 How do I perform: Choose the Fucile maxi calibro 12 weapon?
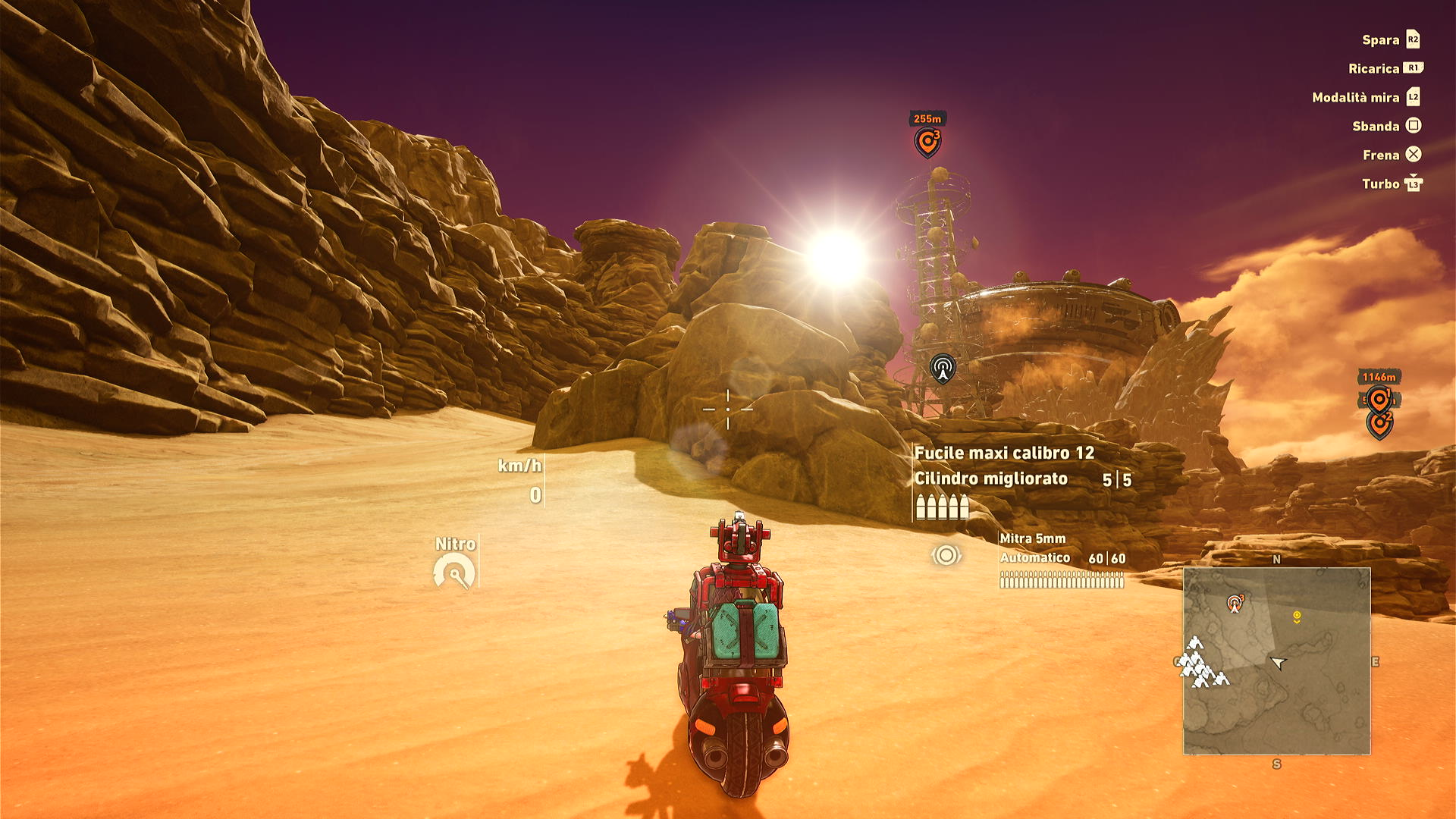(x=1004, y=453)
